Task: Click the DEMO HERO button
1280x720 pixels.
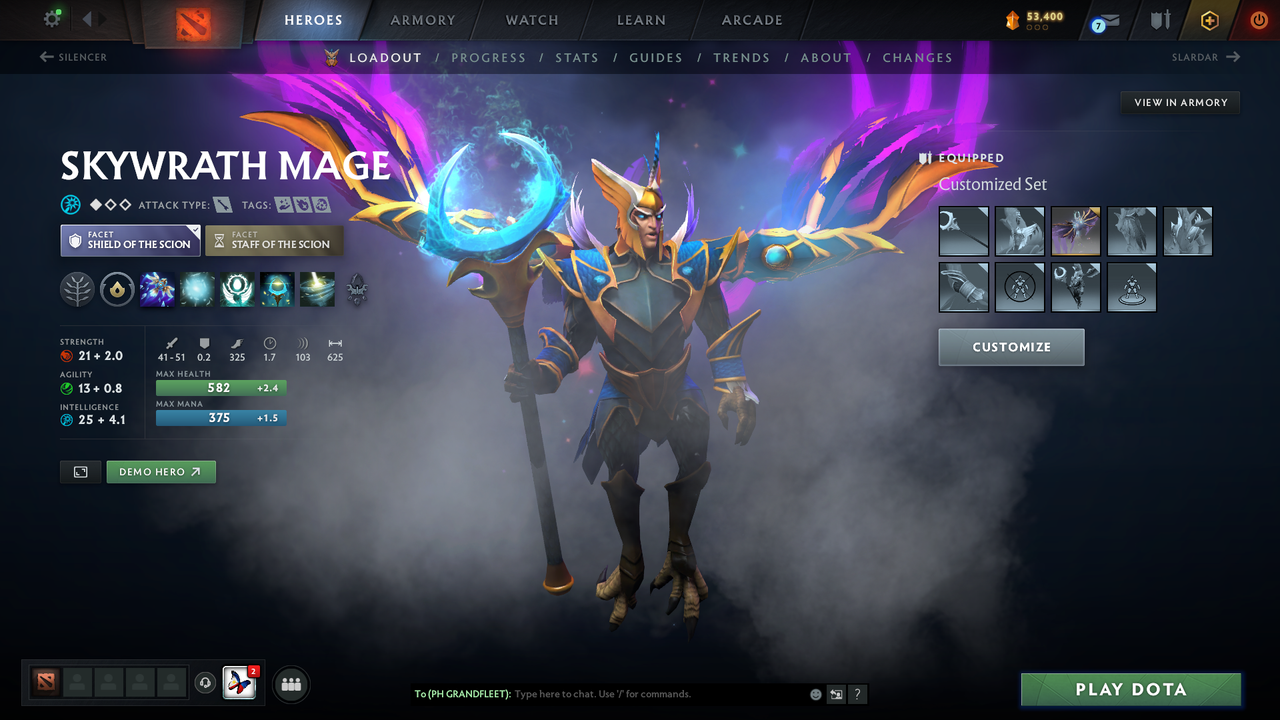Action: coord(161,471)
